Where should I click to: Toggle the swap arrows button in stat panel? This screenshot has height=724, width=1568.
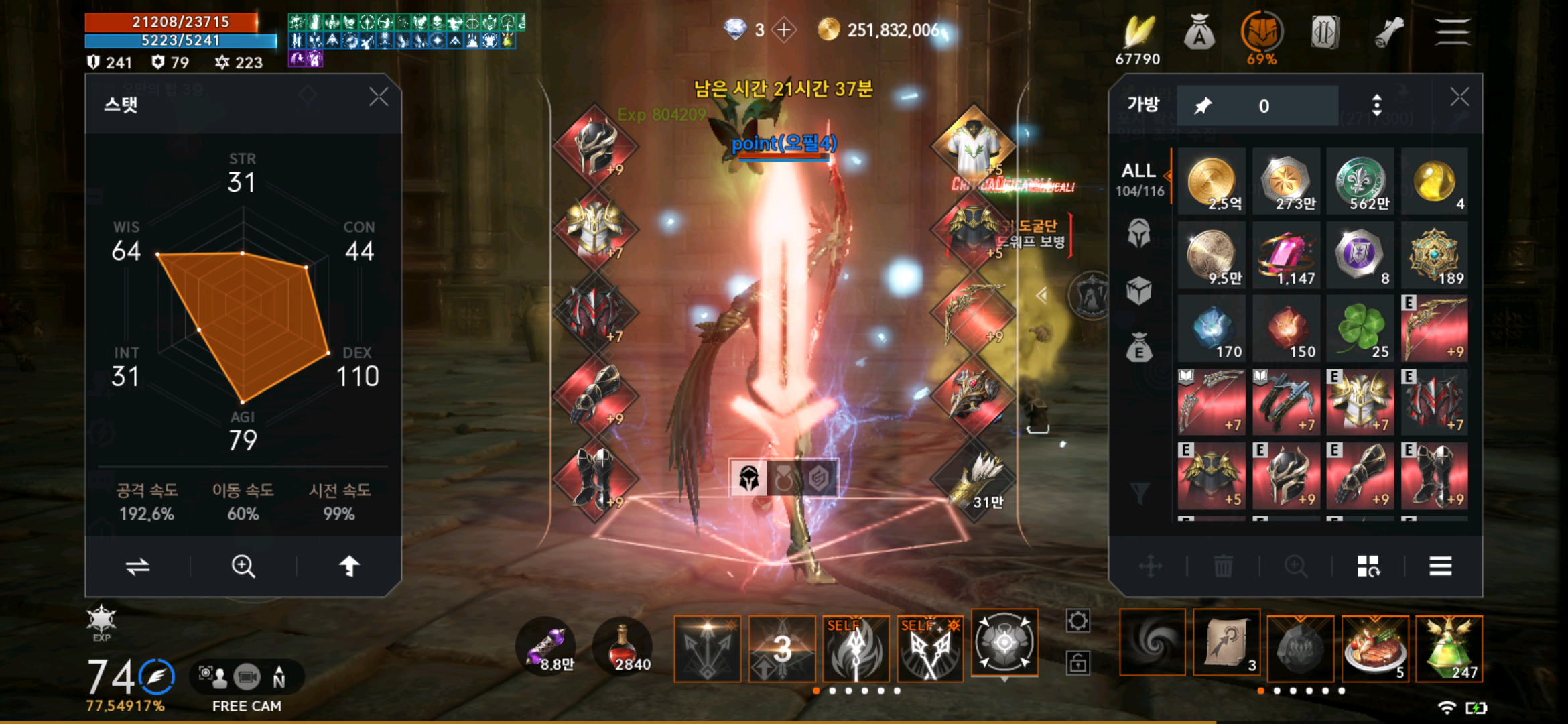pos(137,566)
